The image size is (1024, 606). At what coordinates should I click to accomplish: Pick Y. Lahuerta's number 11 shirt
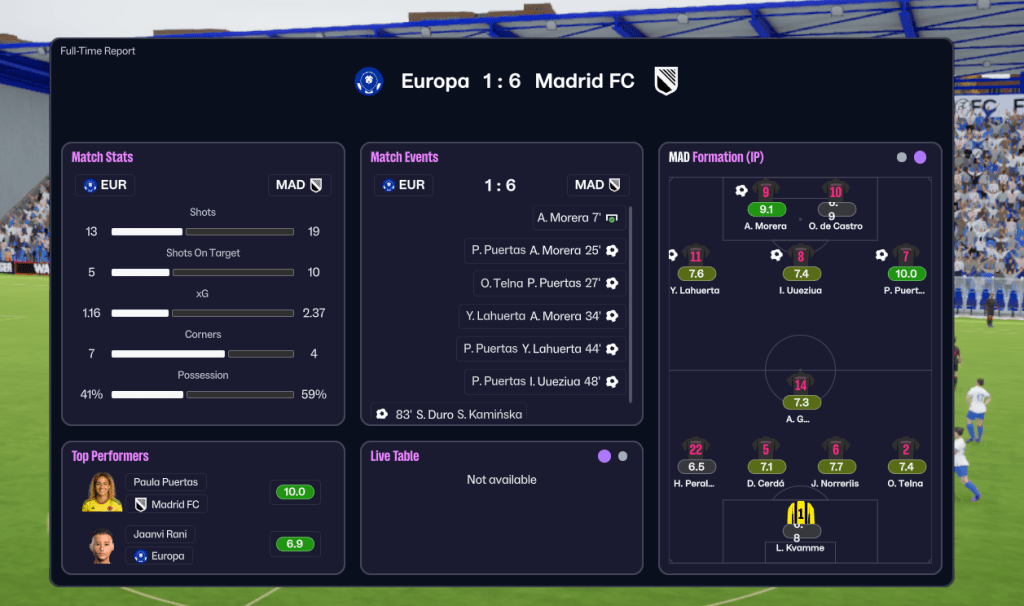click(x=696, y=257)
